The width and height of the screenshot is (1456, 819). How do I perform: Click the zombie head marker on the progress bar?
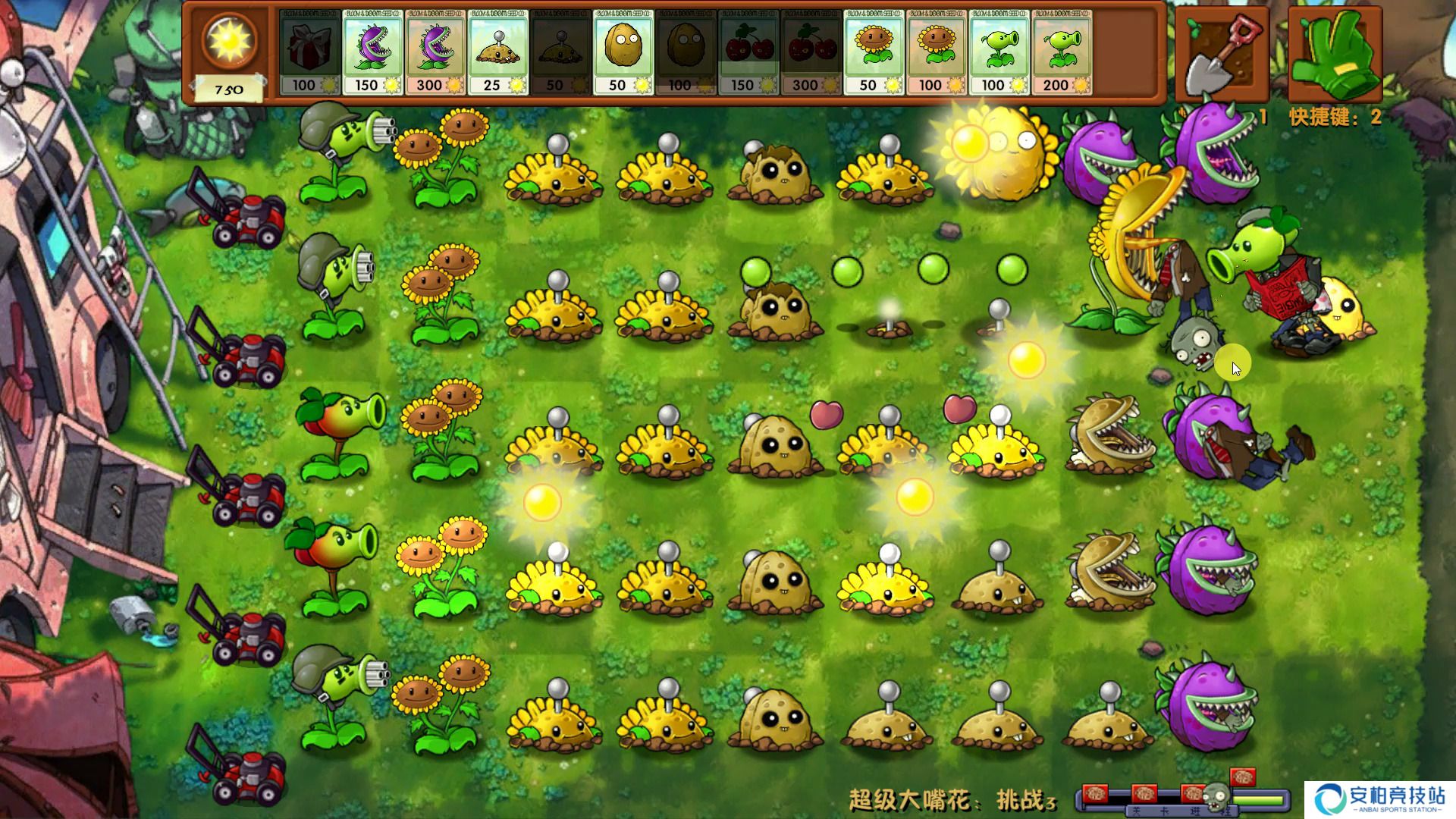[x=1215, y=796]
